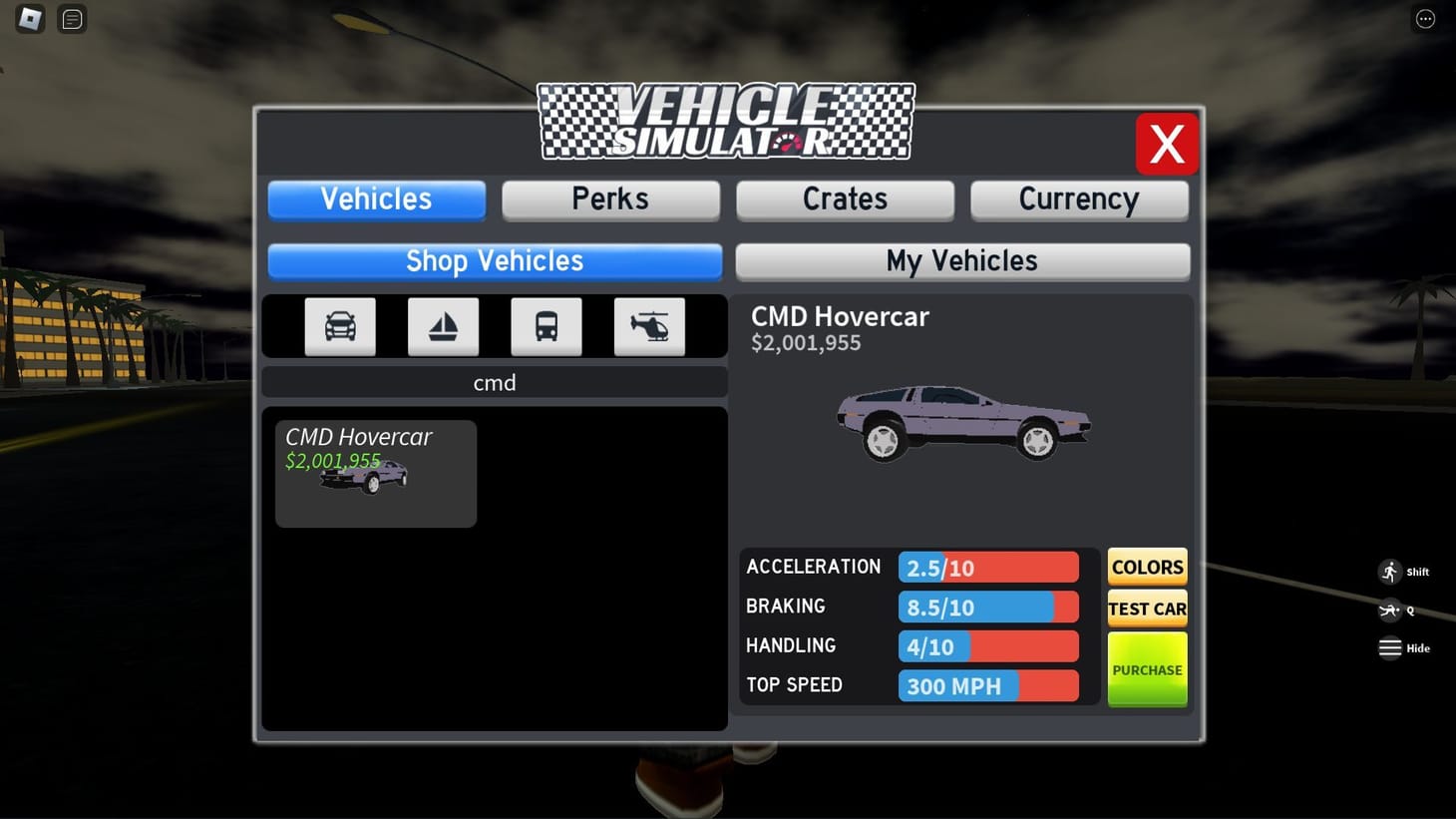Open the Roblox chat icon
The width and height of the screenshot is (1456, 819).
pyautogui.click(x=71, y=18)
